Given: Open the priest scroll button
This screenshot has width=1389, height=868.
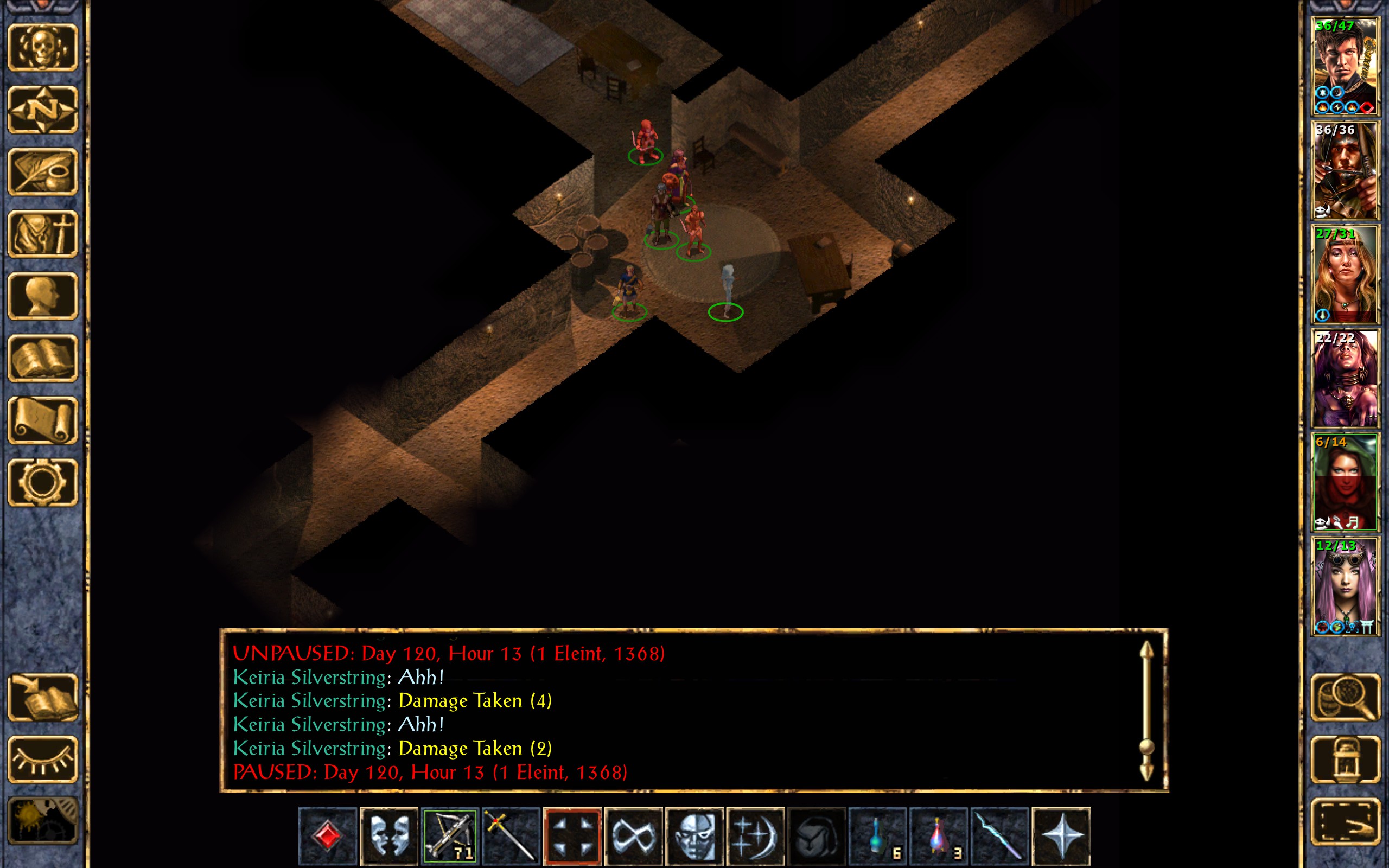Looking at the screenshot, I should click(43, 420).
